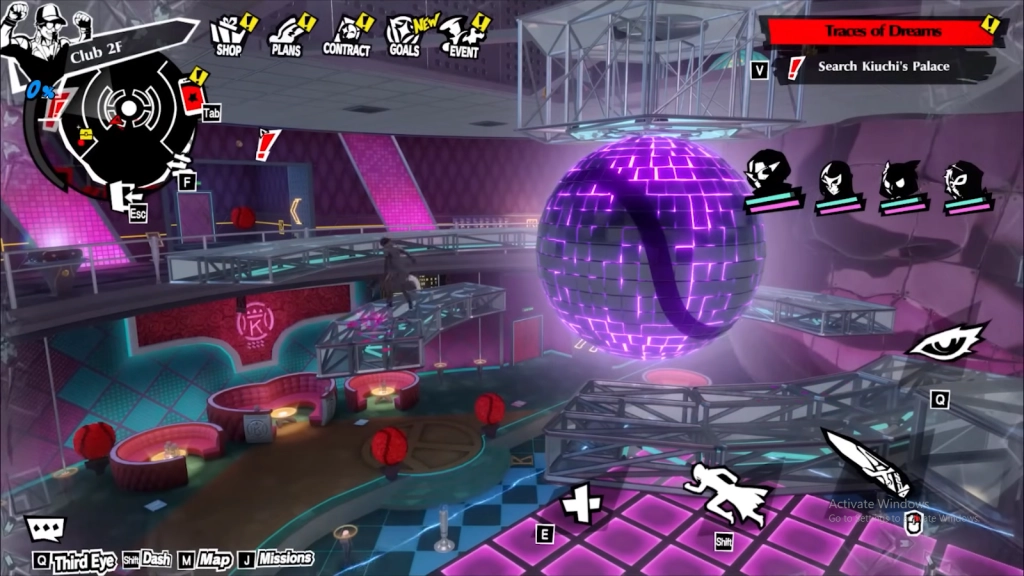The image size is (1024, 576).
Task: Activate the Third Eye icon
Action: coord(944,347)
